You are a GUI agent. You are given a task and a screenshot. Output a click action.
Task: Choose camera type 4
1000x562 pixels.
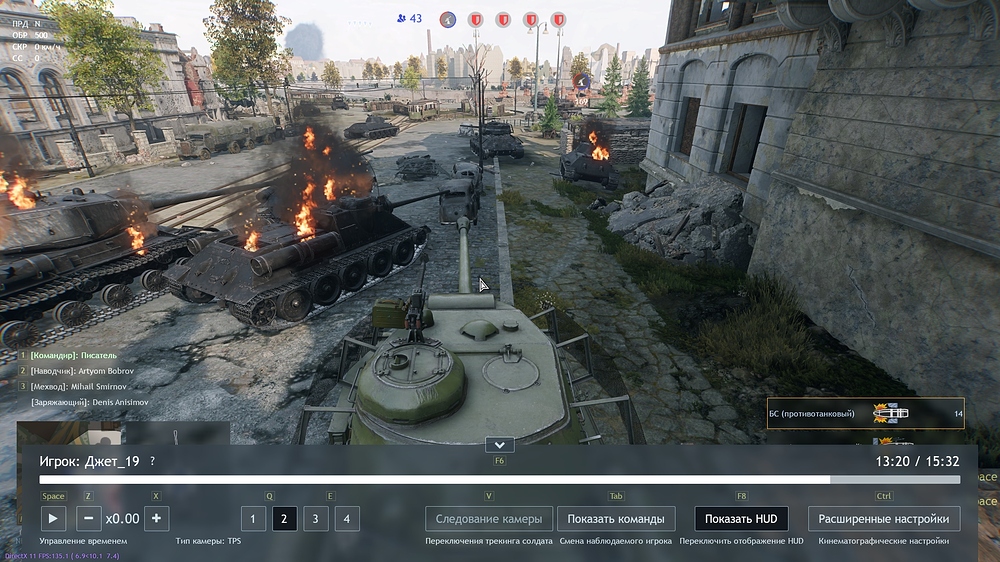tap(346, 518)
